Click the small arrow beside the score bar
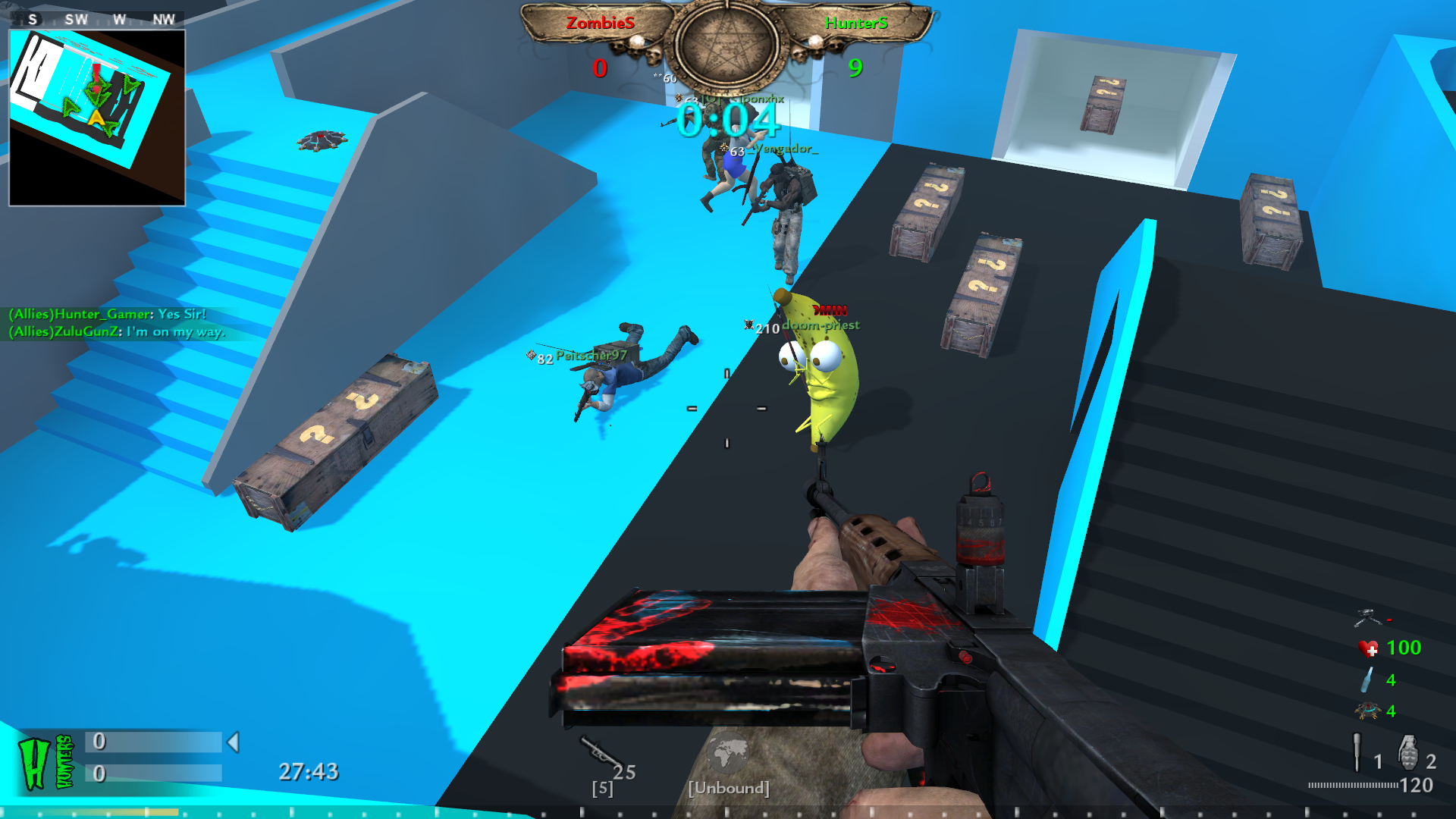Screen dimensions: 1456x819 coord(234,742)
